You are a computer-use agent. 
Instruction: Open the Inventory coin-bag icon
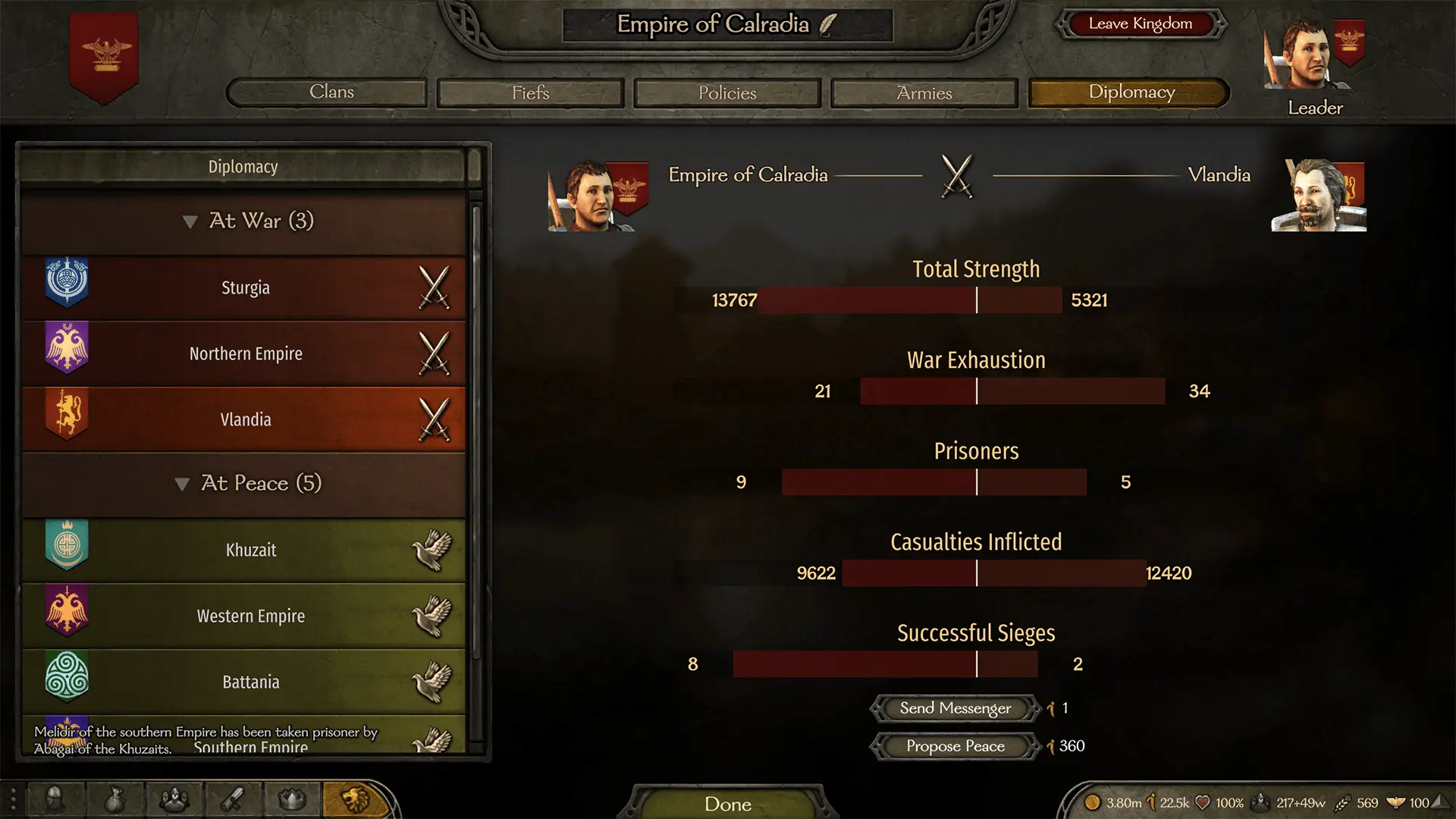(115, 800)
